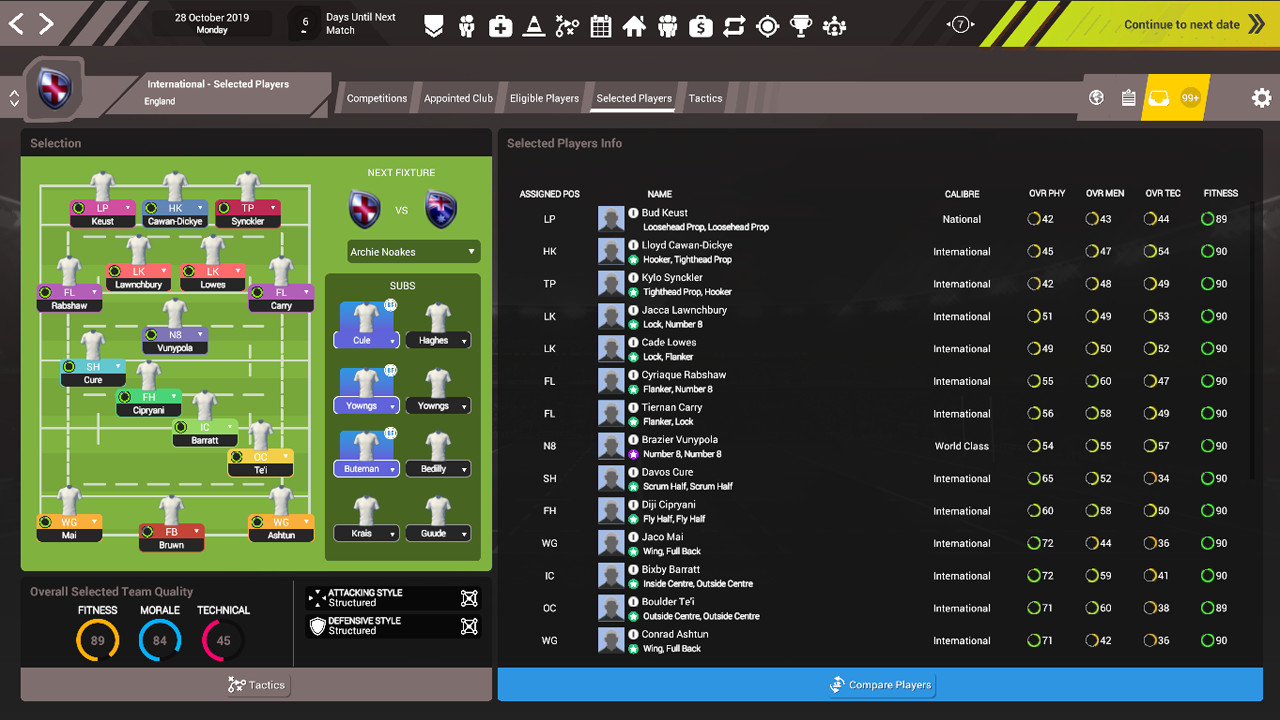Screen dimensions: 1280x720
Task: Switch to the Tactics tab
Action: coord(705,98)
